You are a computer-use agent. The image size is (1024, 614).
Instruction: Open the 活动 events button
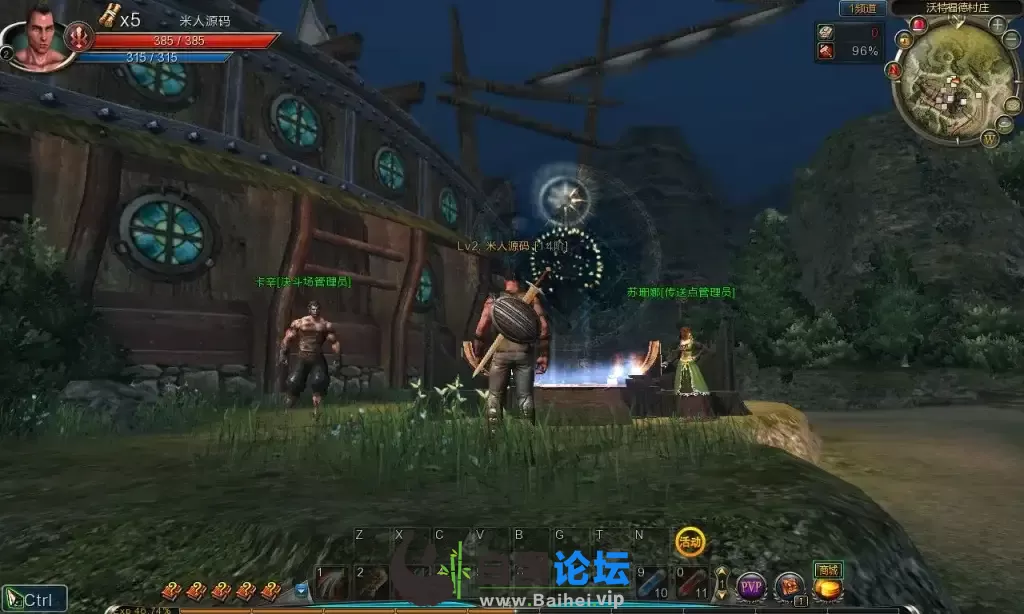[688, 541]
